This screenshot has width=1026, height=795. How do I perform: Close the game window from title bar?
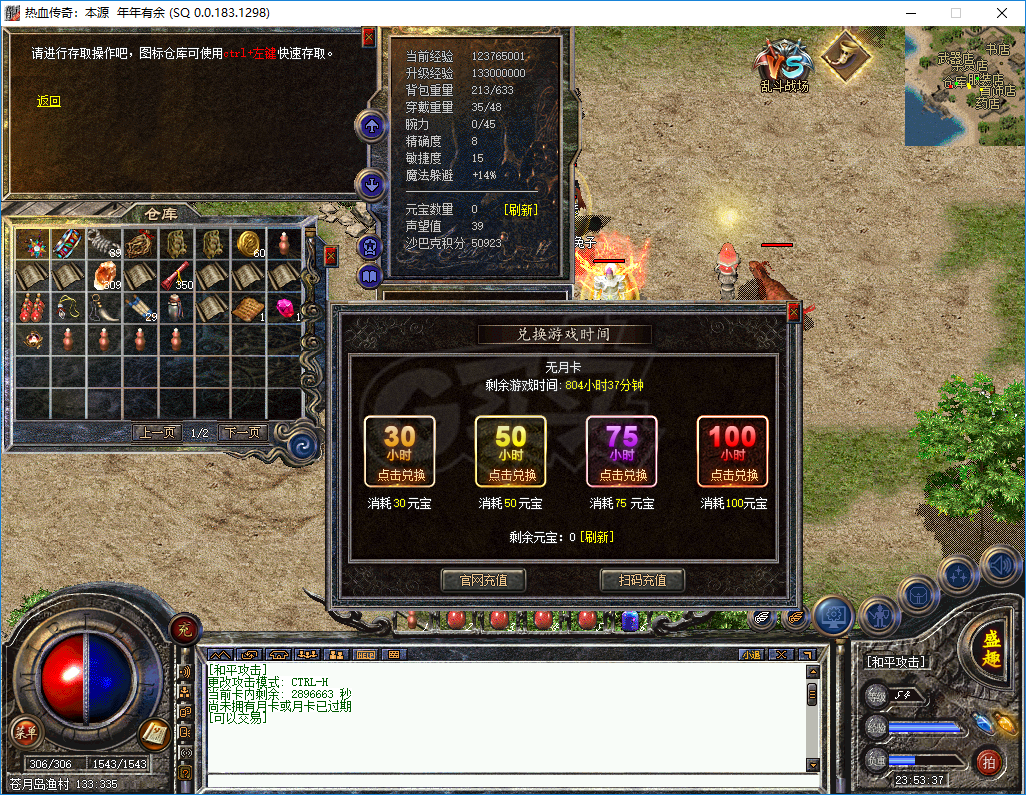point(1001,13)
